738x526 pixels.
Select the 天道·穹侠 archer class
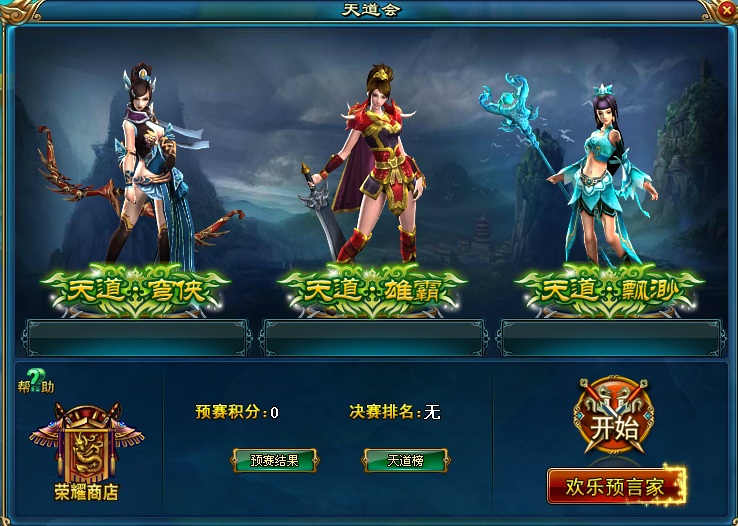click(135, 291)
